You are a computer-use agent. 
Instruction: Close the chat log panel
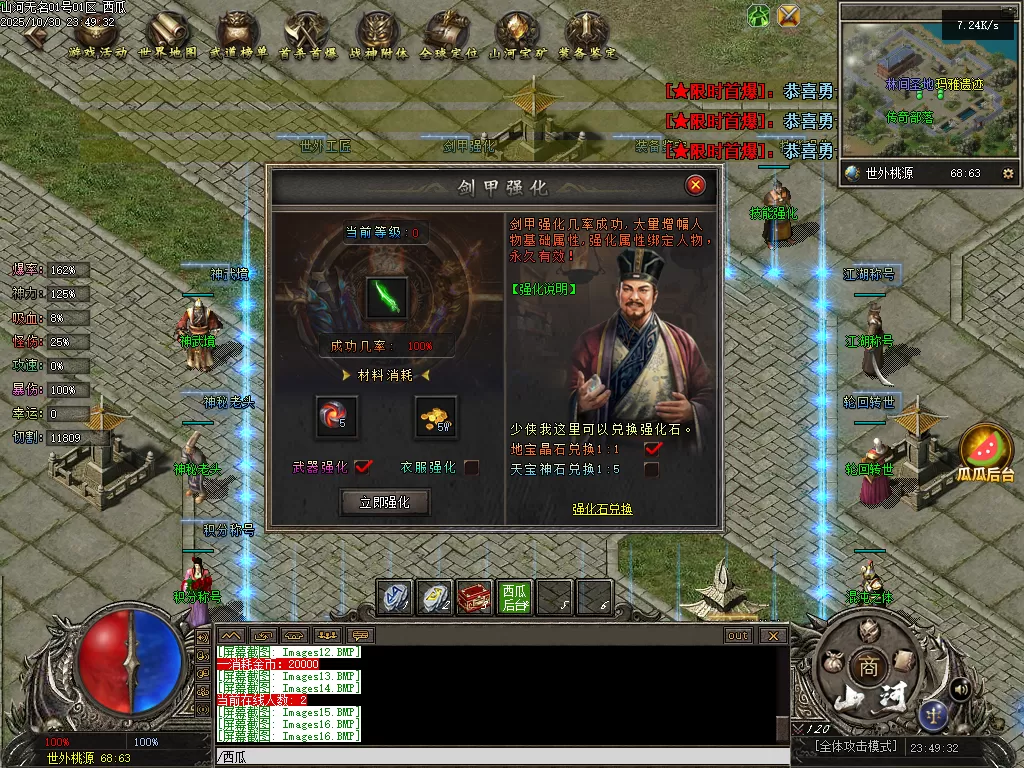pyautogui.click(x=773, y=635)
